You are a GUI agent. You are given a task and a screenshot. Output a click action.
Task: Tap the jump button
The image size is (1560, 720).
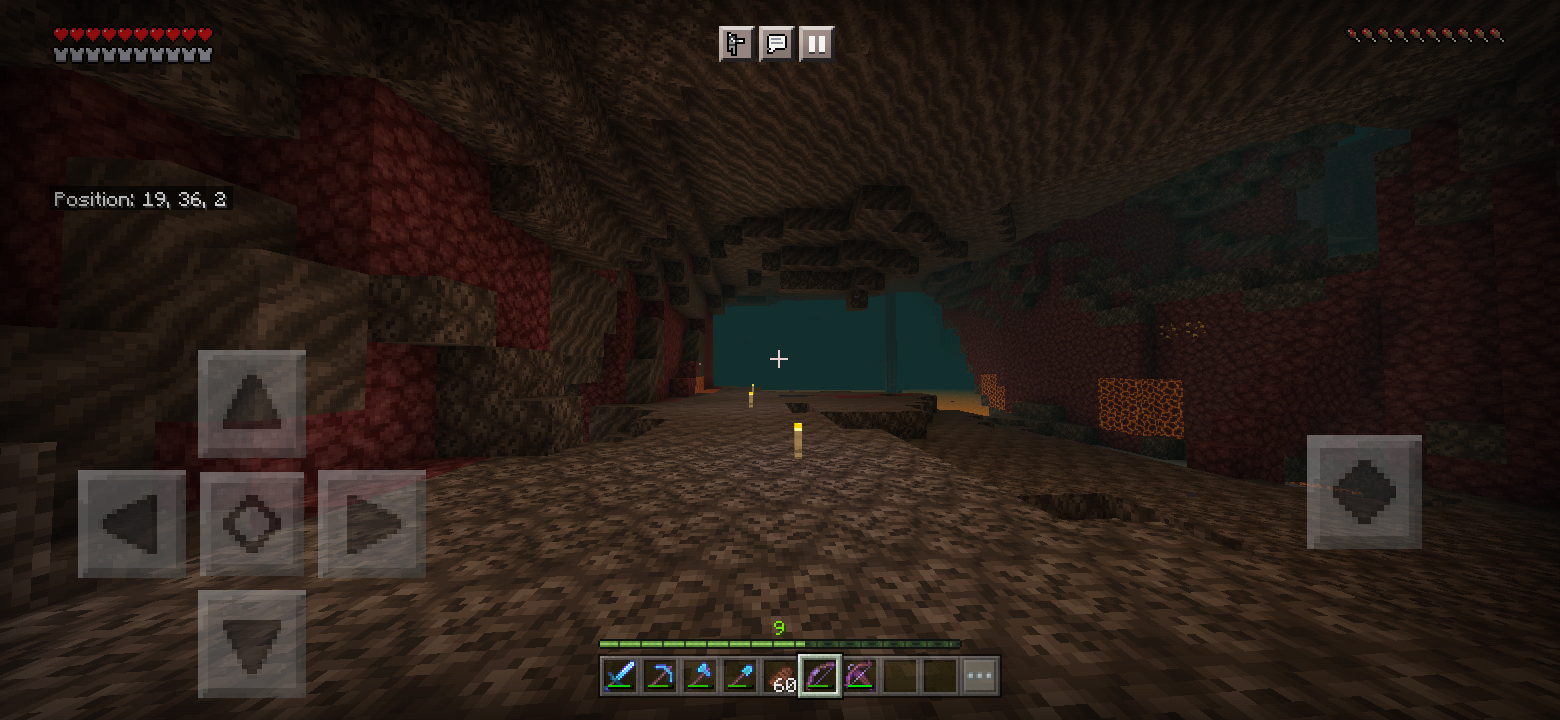[1364, 492]
